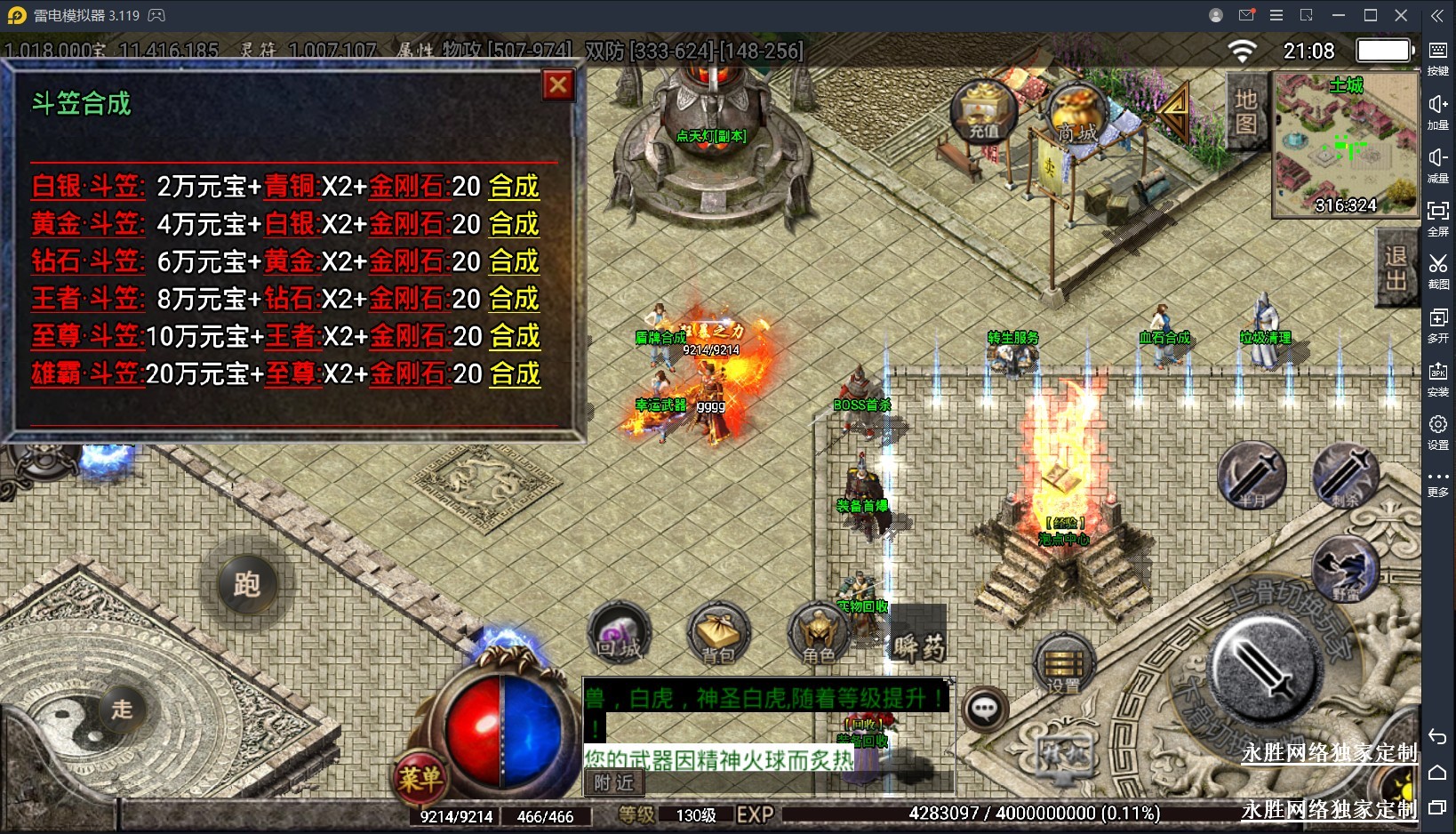Viewport: 1456px width, 834px height.
Task: Open the 背包 bag
Action: point(718,635)
